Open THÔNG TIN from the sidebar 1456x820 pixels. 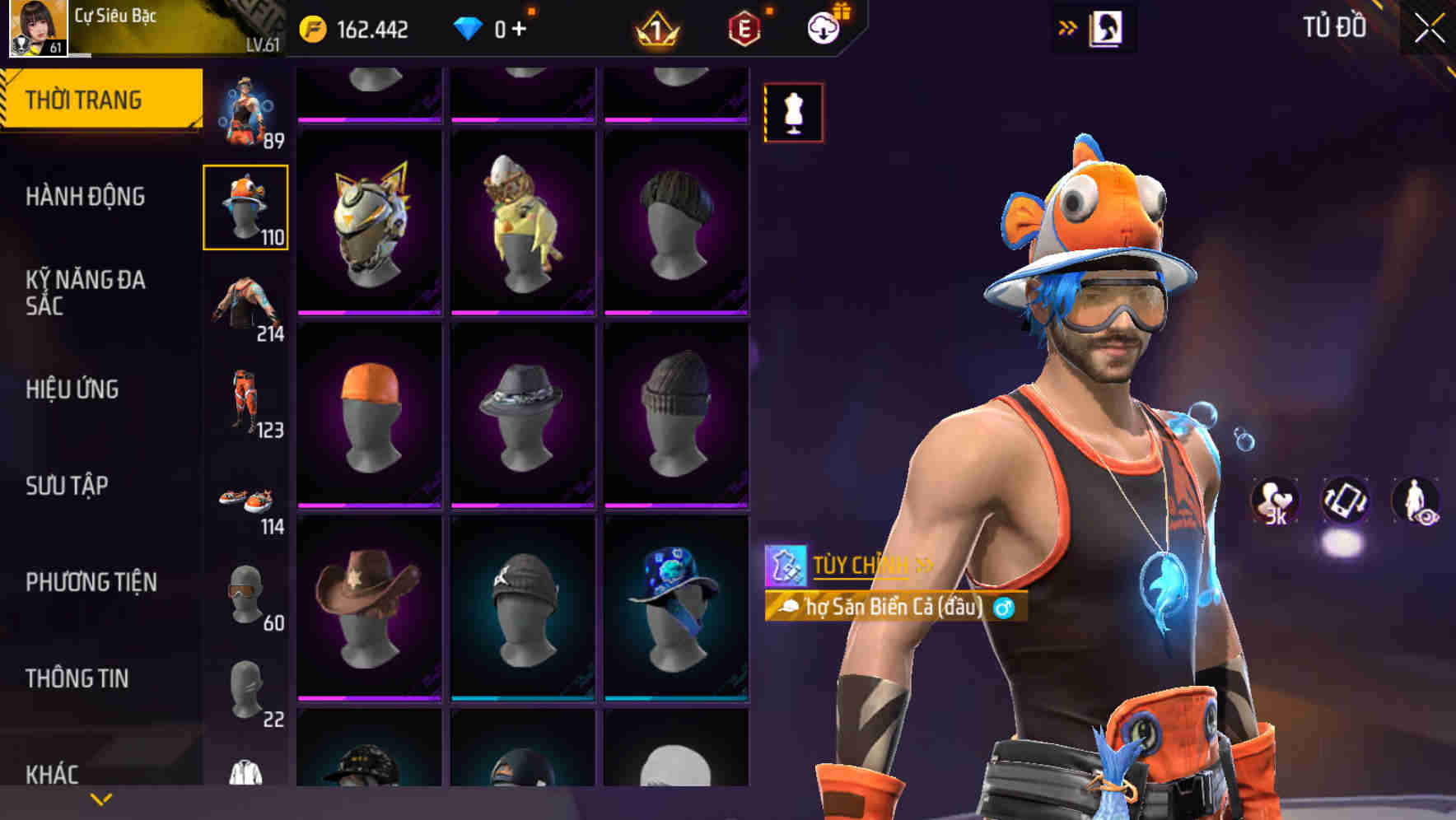(77, 678)
